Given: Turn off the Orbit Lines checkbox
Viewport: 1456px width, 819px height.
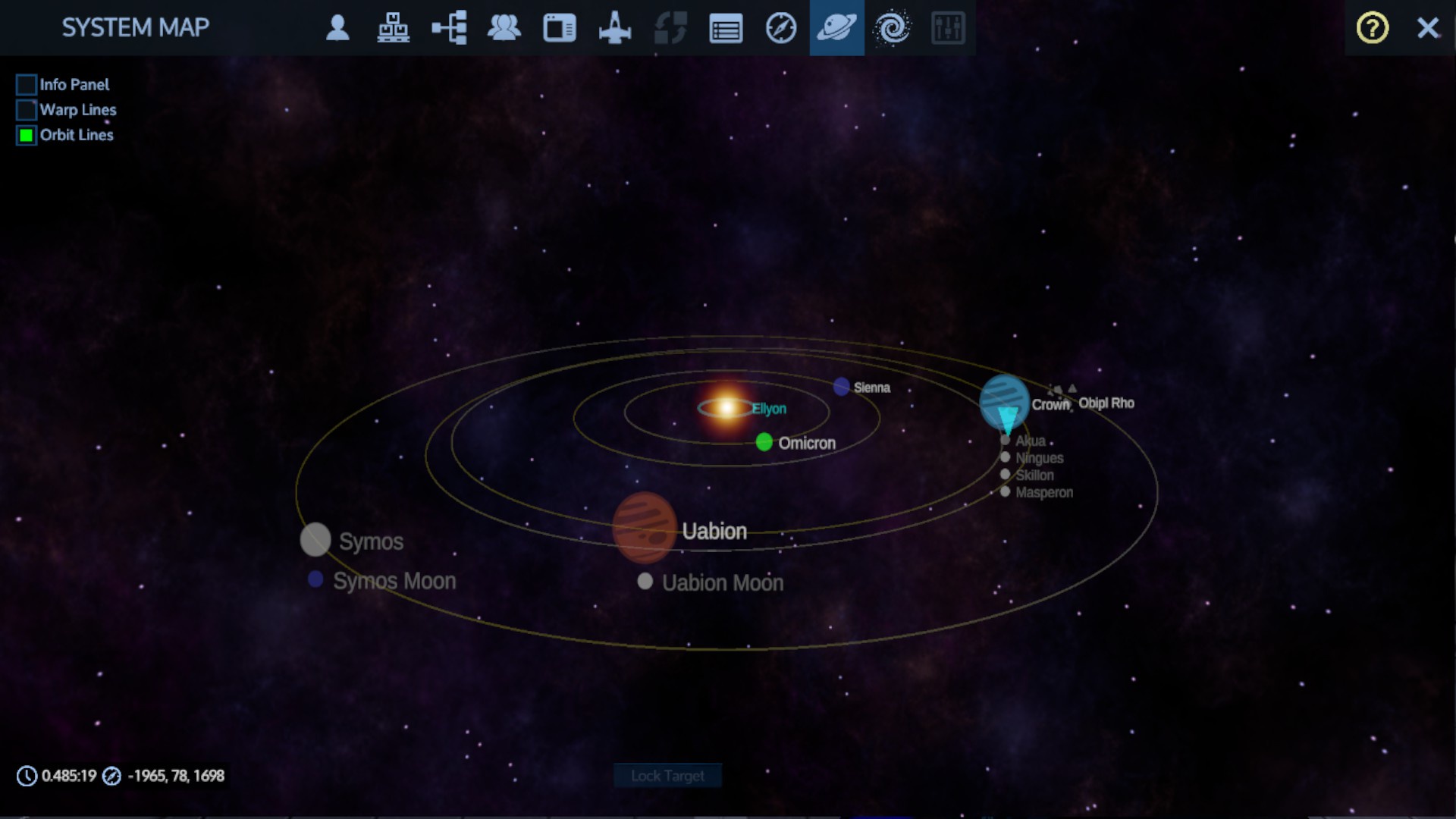Looking at the screenshot, I should point(27,136).
